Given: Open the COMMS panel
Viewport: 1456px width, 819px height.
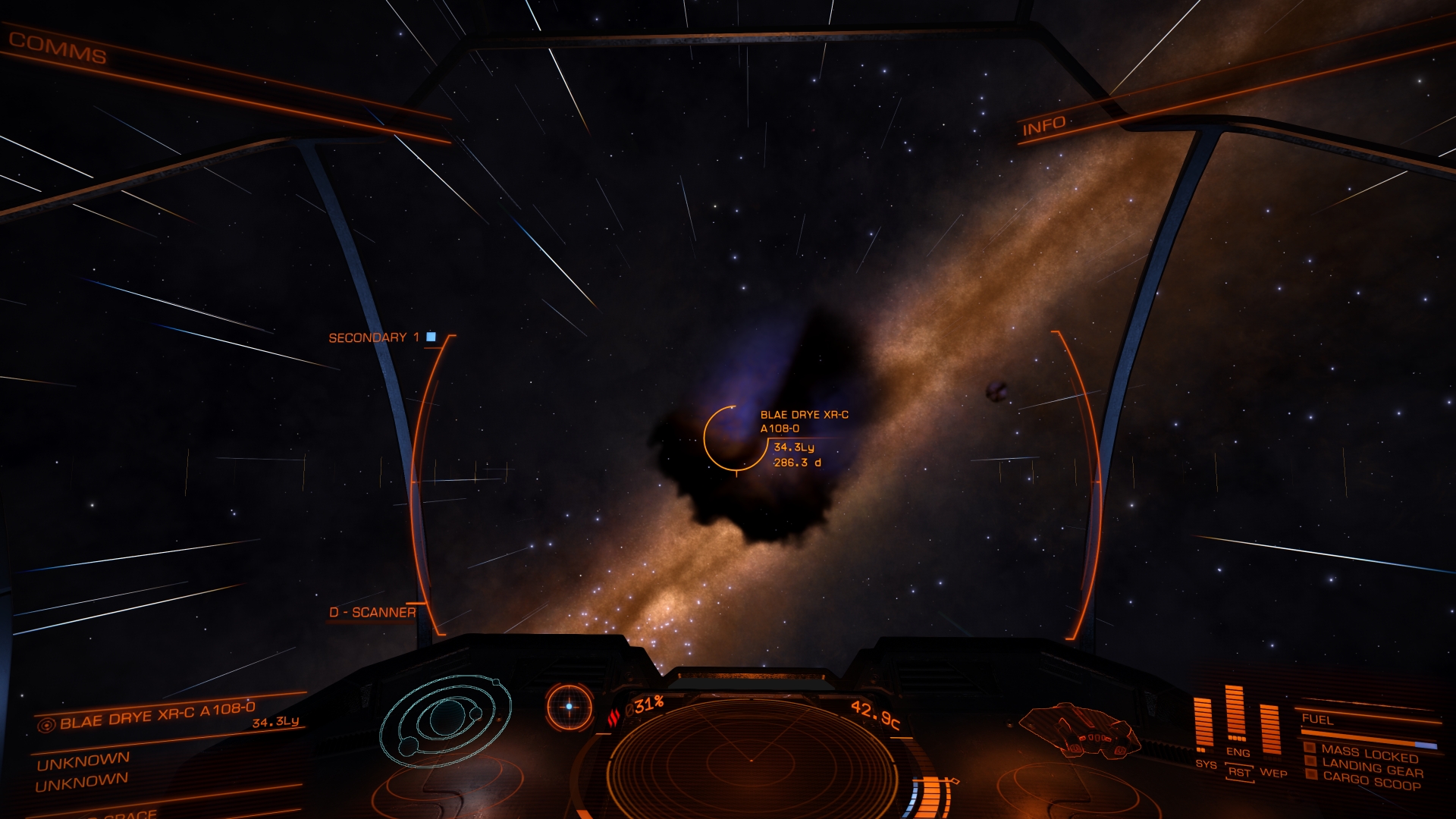Looking at the screenshot, I should tap(58, 49).
